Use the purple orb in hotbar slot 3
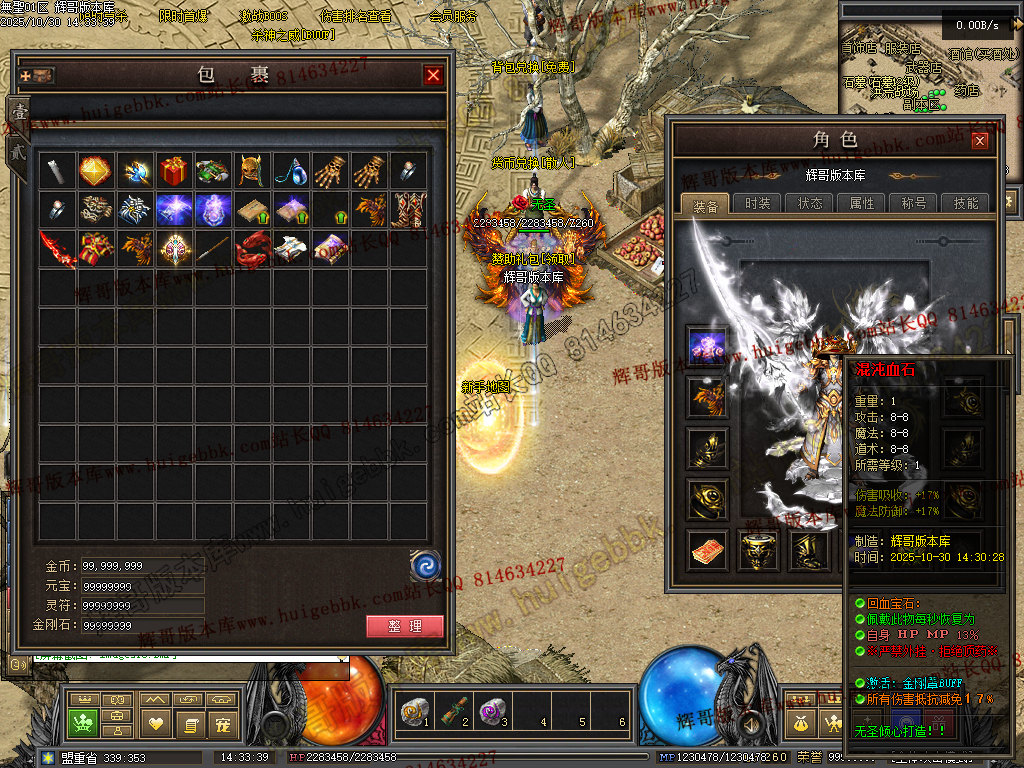This screenshot has height=768, width=1024. point(489,711)
